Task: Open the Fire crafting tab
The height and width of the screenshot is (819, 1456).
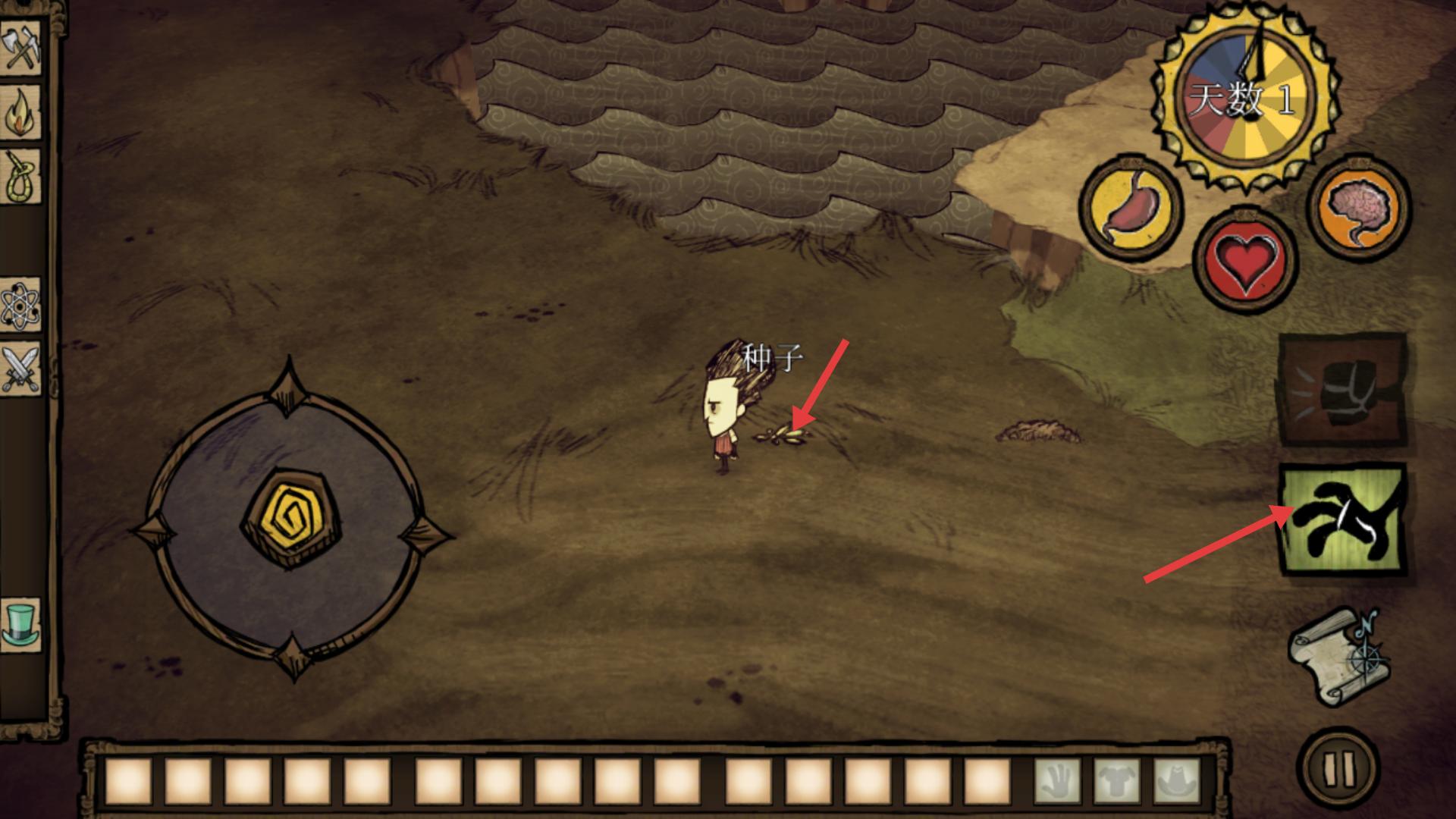Action: pyautogui.click(x=20, y=114)
